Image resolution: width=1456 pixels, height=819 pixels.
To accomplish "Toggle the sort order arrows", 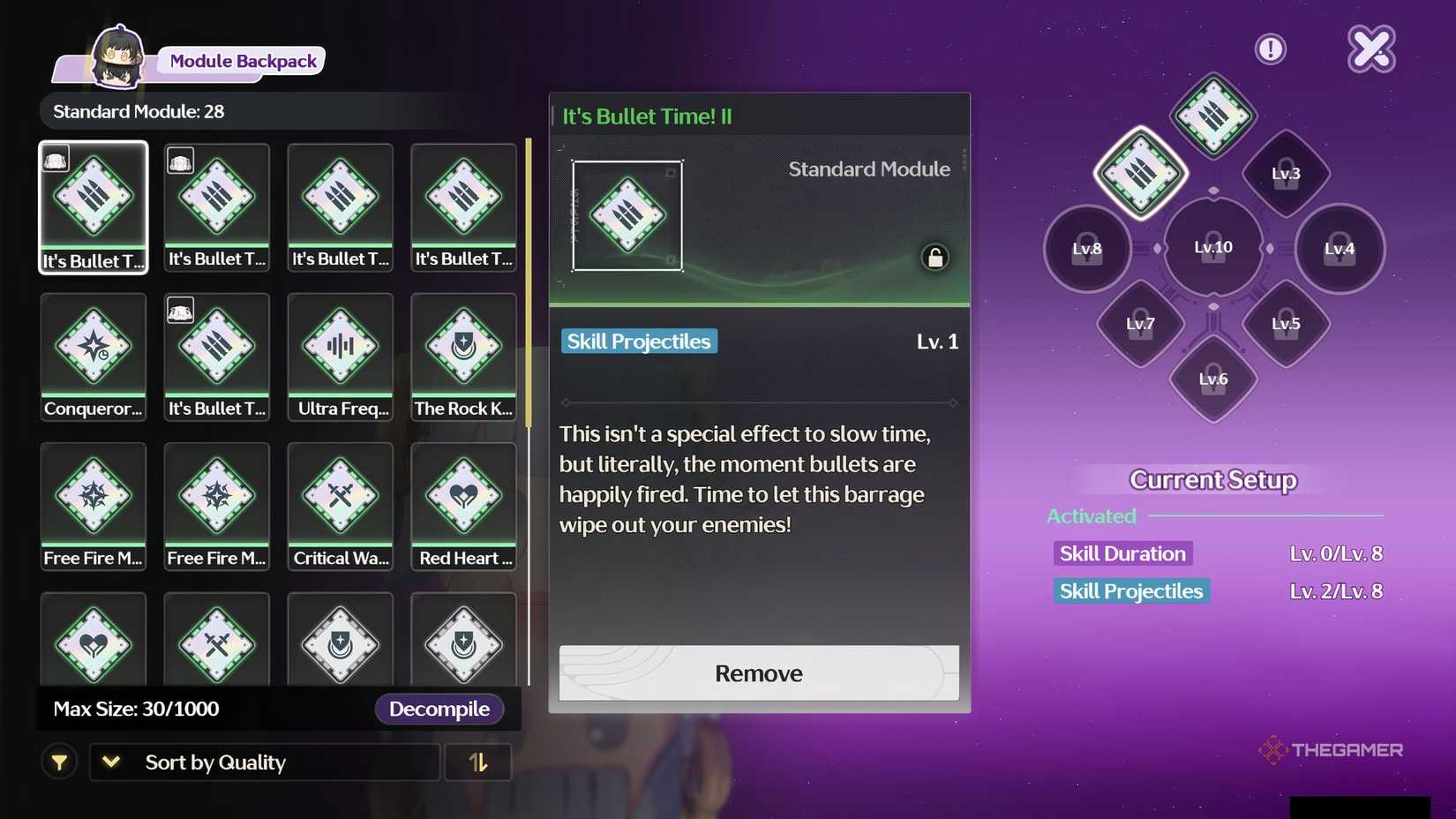I will 478,762.
